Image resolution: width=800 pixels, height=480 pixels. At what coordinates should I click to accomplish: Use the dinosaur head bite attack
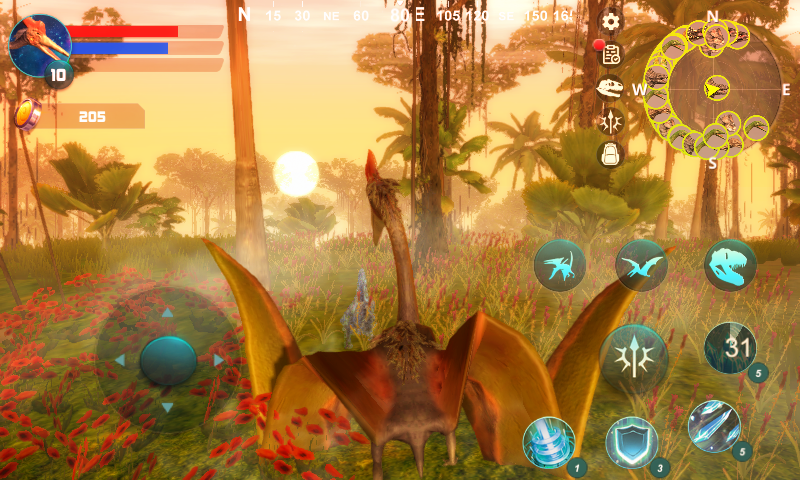(x=729, y=265)
